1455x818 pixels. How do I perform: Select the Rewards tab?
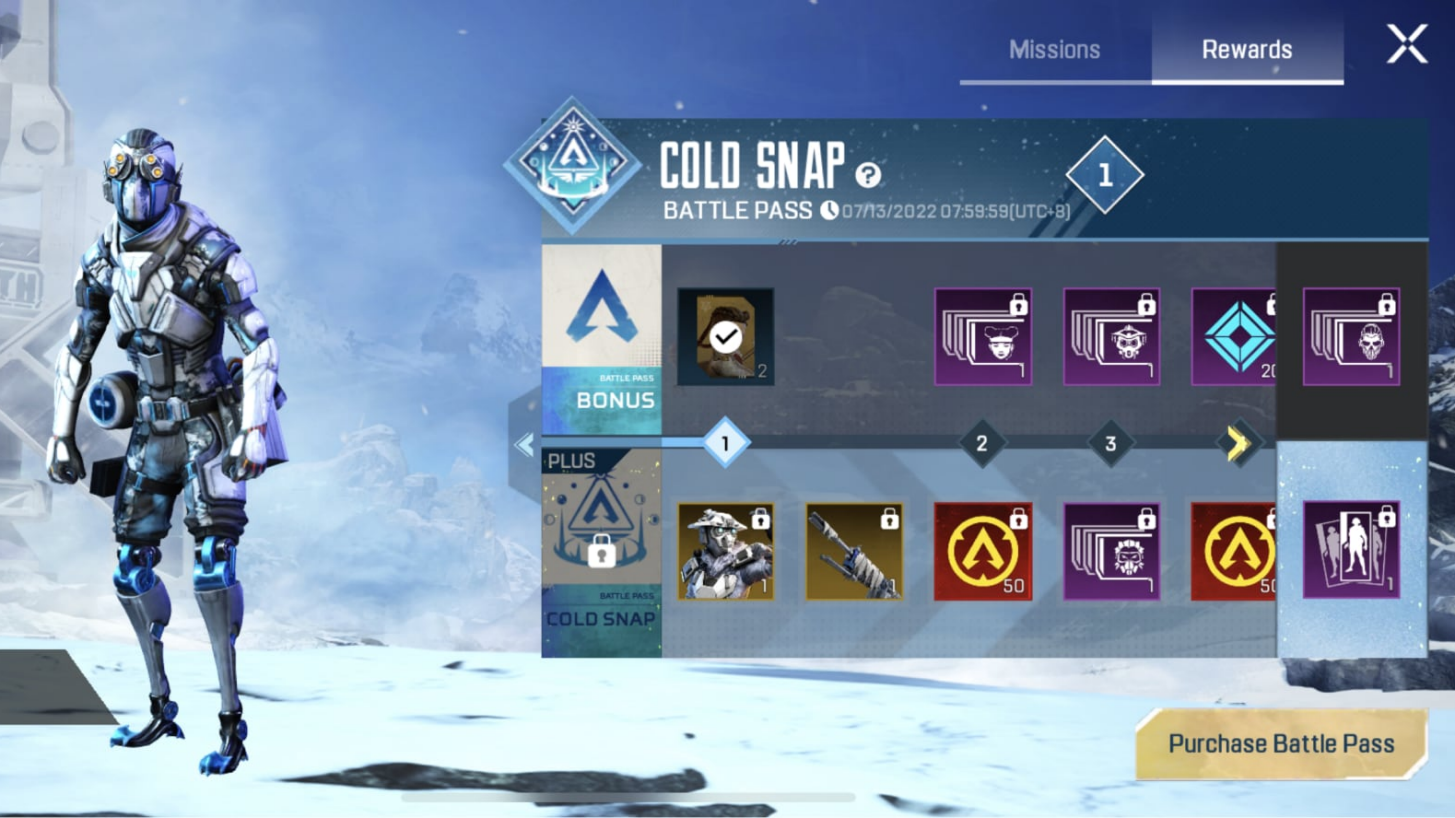pyautogui.click(x=1246, y=48)
